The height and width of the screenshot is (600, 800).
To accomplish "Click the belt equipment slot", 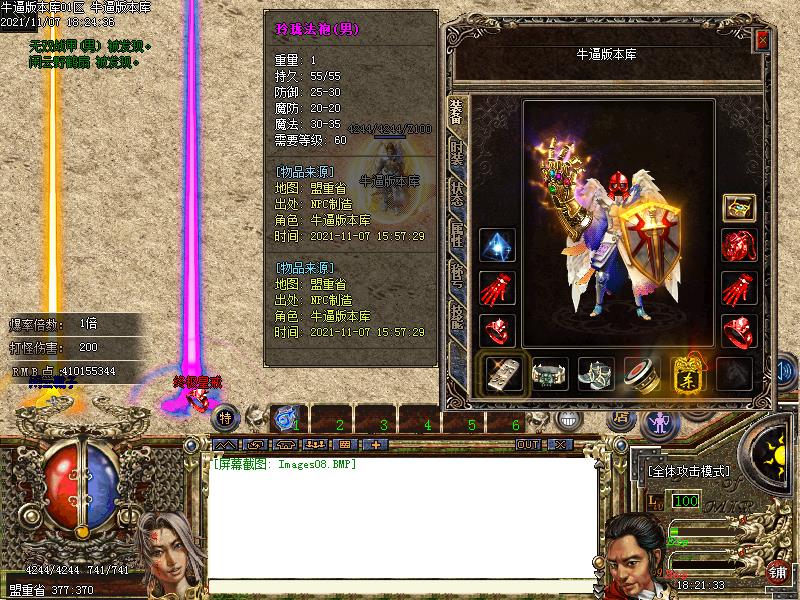I will click(550, 374).
